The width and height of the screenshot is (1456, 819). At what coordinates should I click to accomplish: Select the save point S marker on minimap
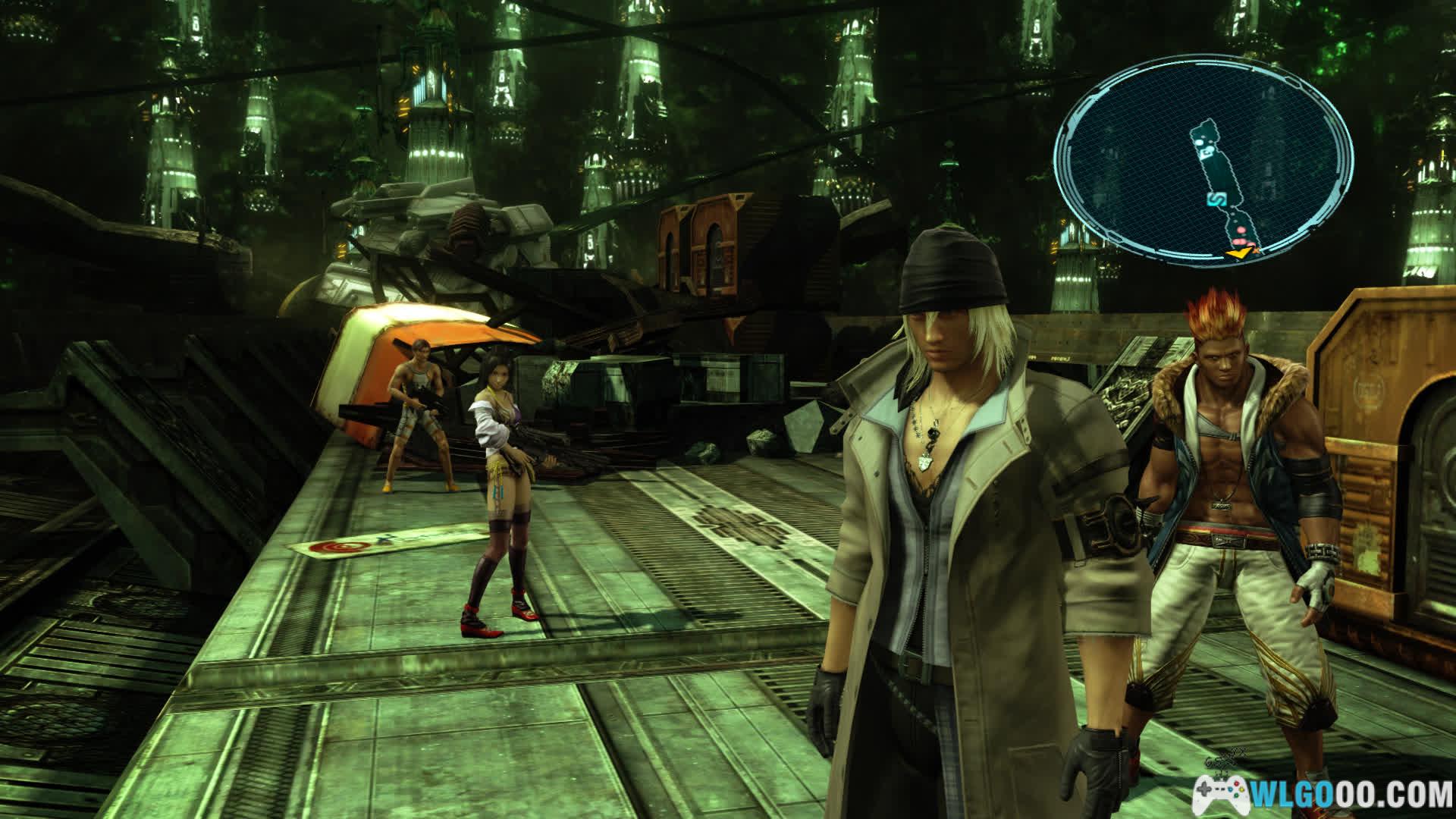(1217, 199)
